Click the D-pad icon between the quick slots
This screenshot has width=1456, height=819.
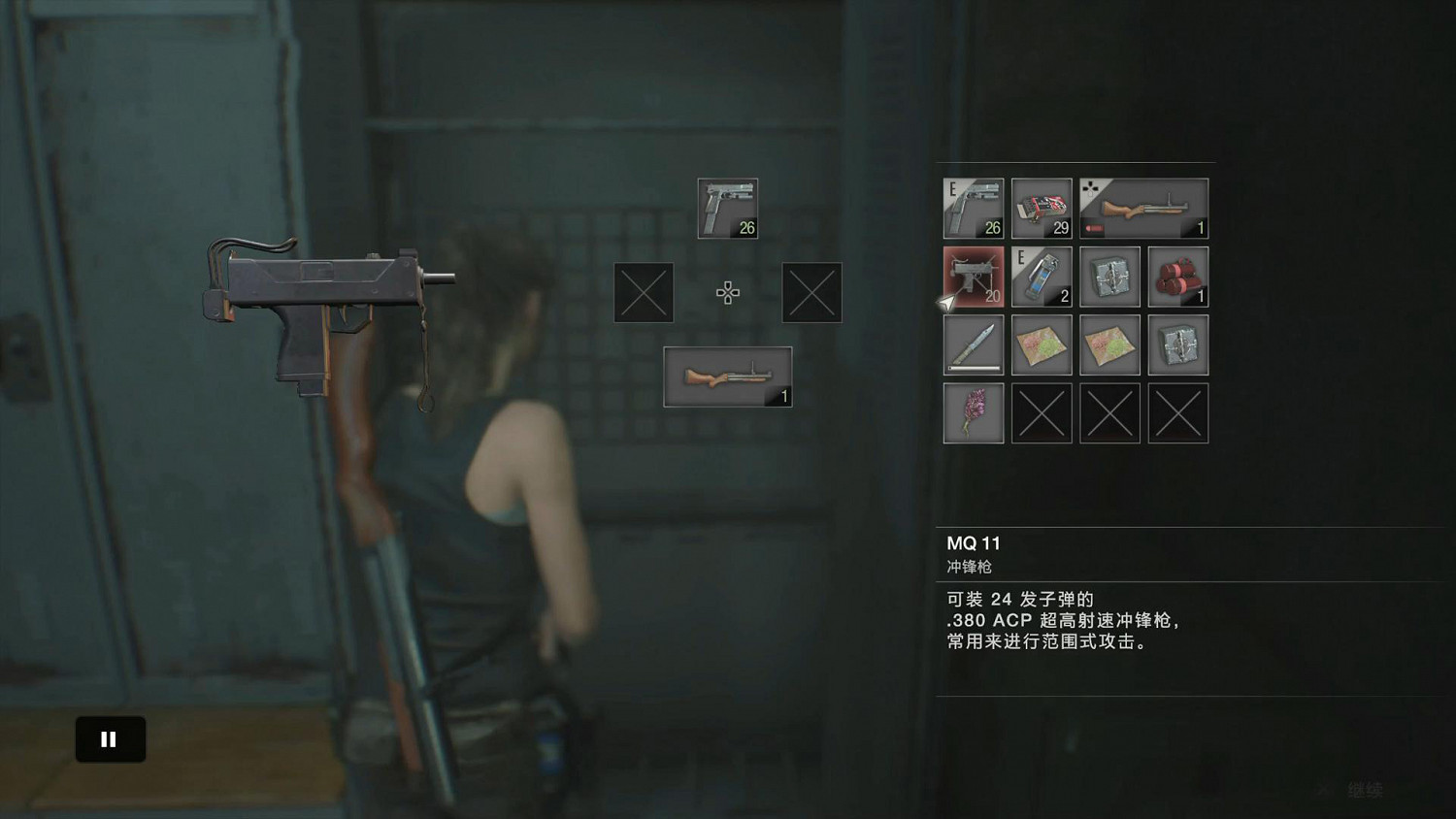tap(728, 292)
